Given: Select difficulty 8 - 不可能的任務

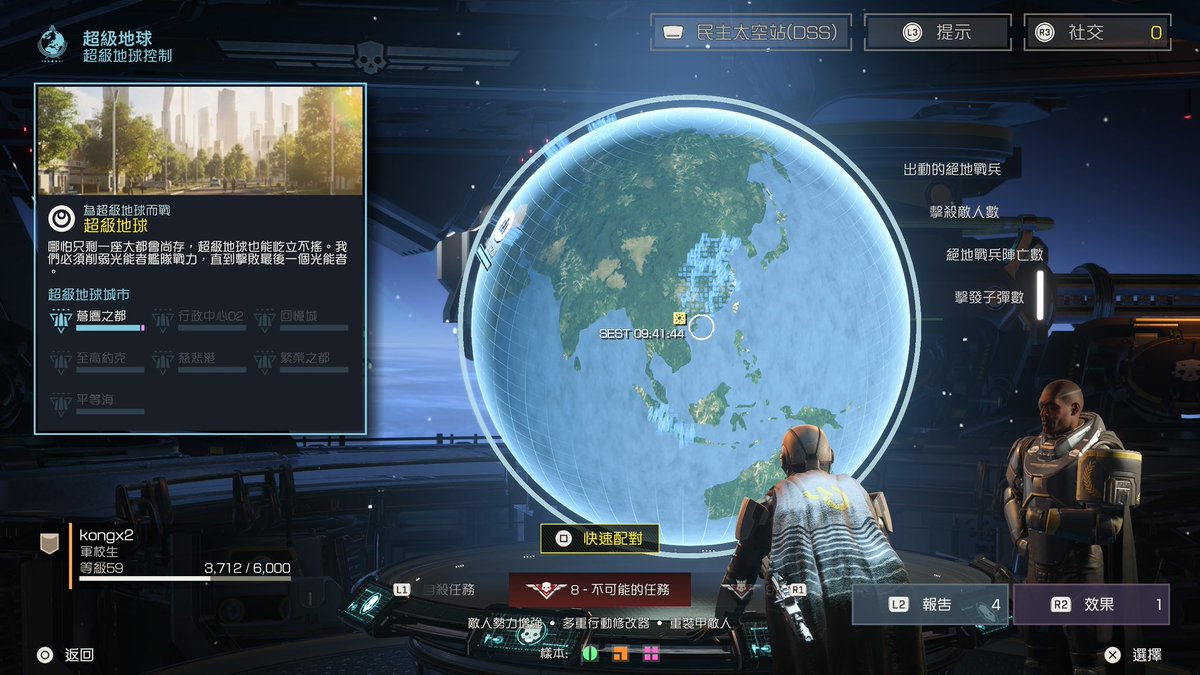Looking at the screenshot, I should click(600, 590).
